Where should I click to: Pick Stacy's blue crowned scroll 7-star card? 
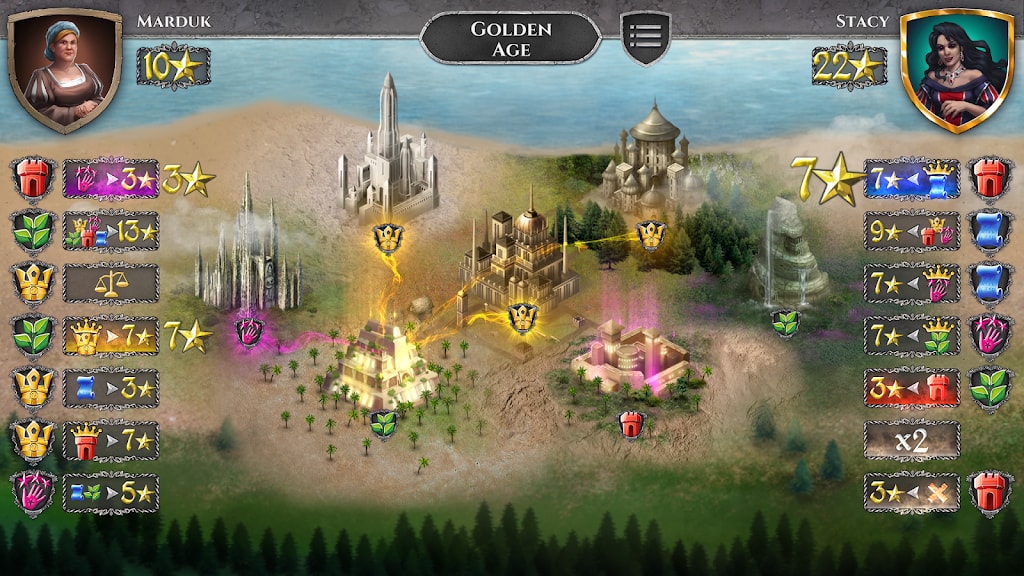[911, 179]
